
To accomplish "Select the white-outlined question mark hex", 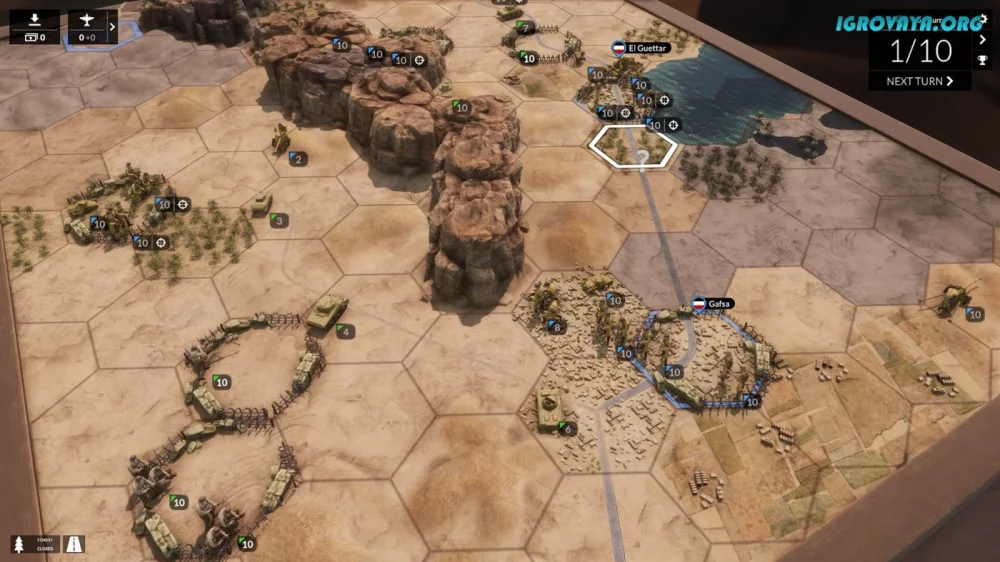I will [633, 146].
